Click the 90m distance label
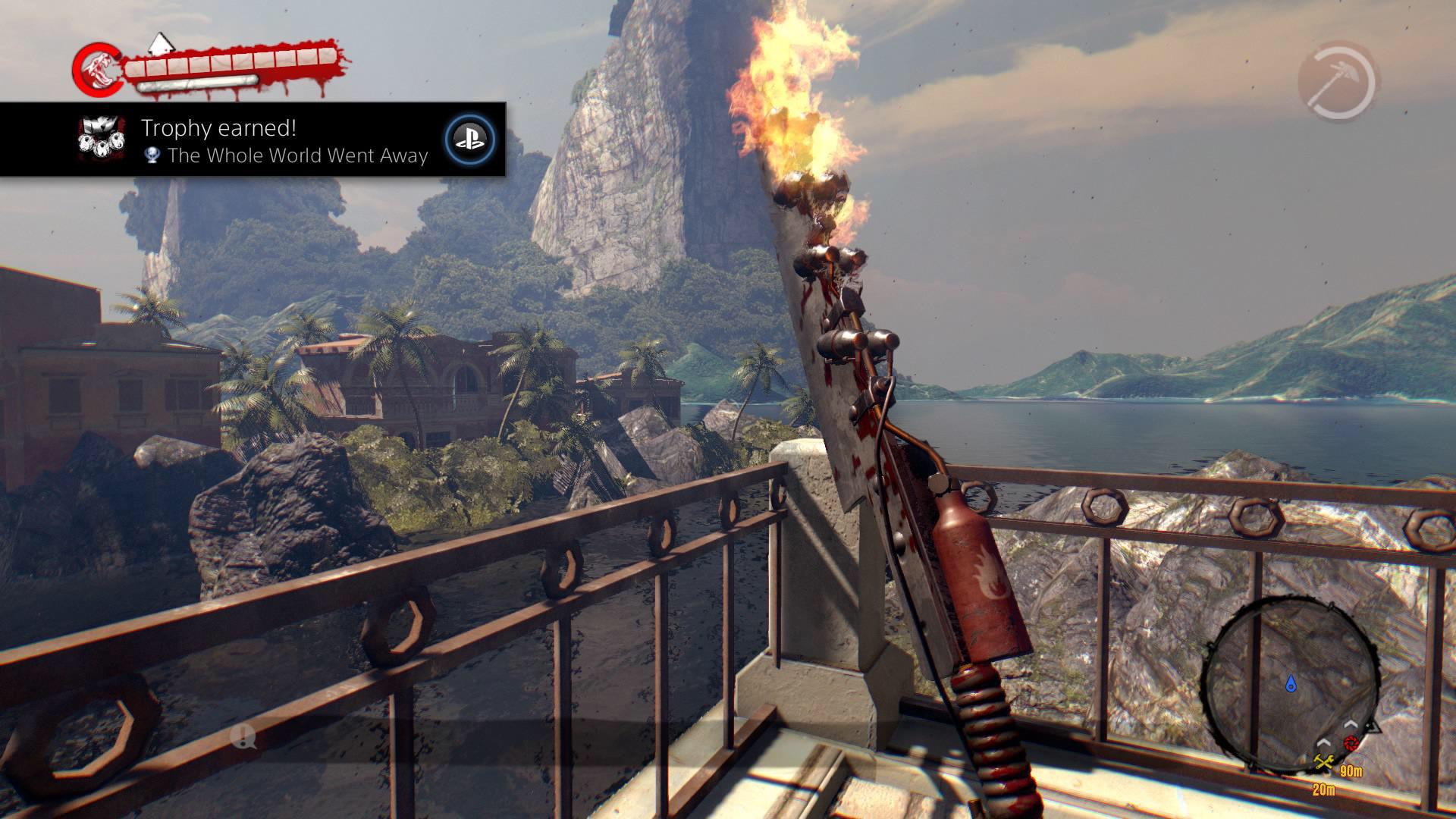This screenshot has height=819, width=1456. pos(1351,771)
